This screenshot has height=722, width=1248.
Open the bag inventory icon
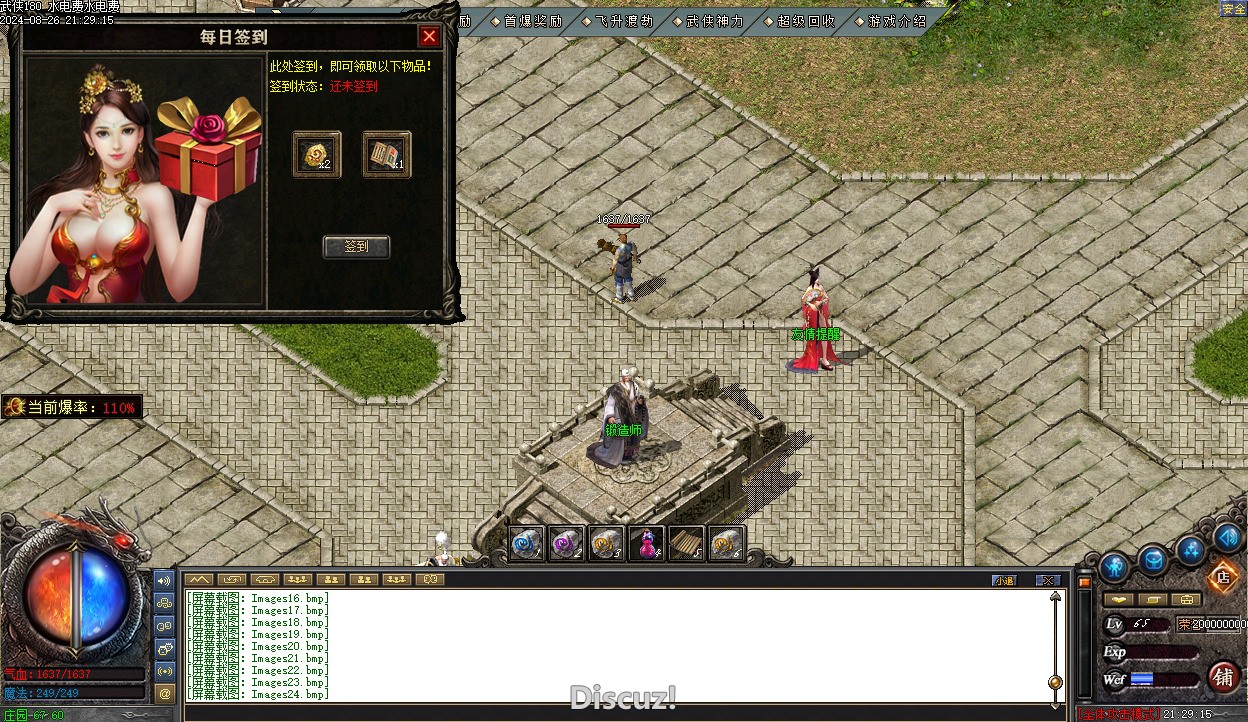[1153, 560]
